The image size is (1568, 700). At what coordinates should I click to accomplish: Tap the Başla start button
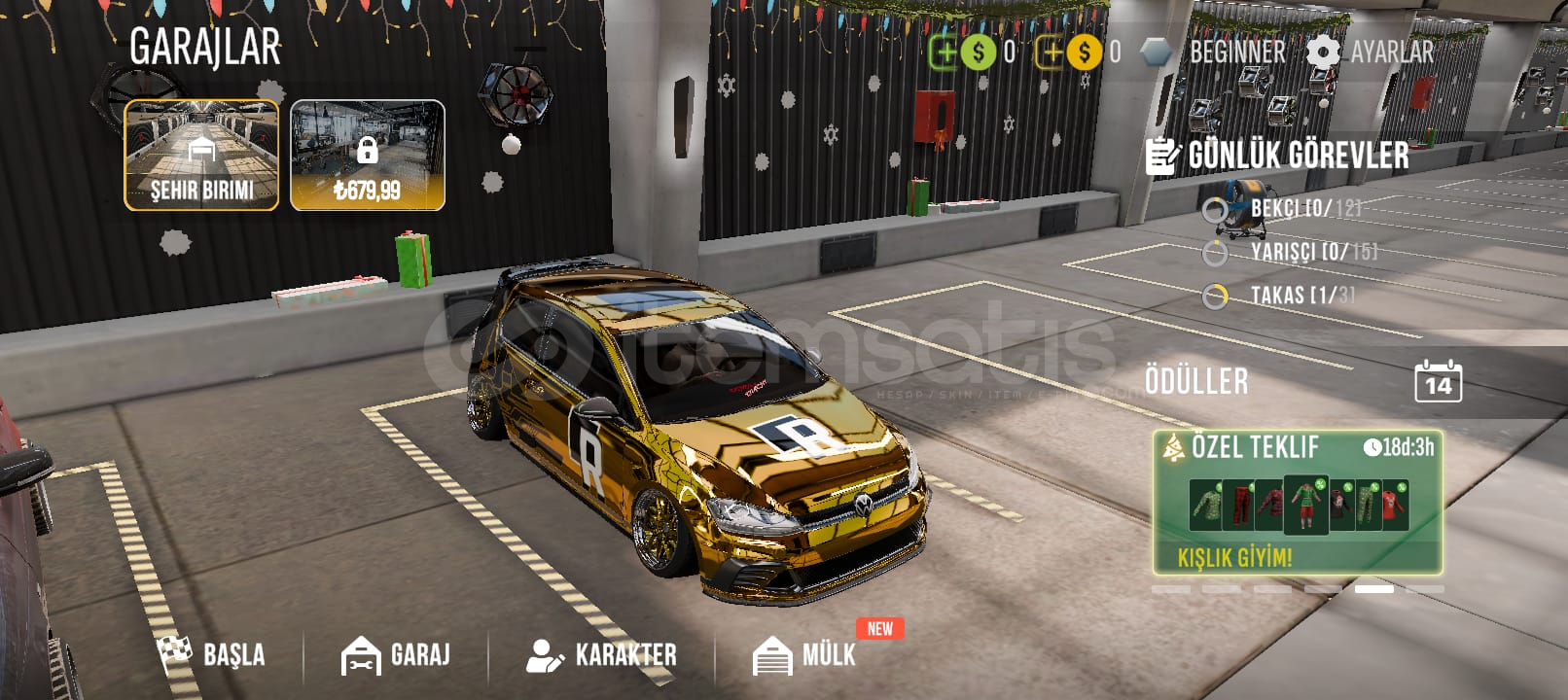pos(212,654)
